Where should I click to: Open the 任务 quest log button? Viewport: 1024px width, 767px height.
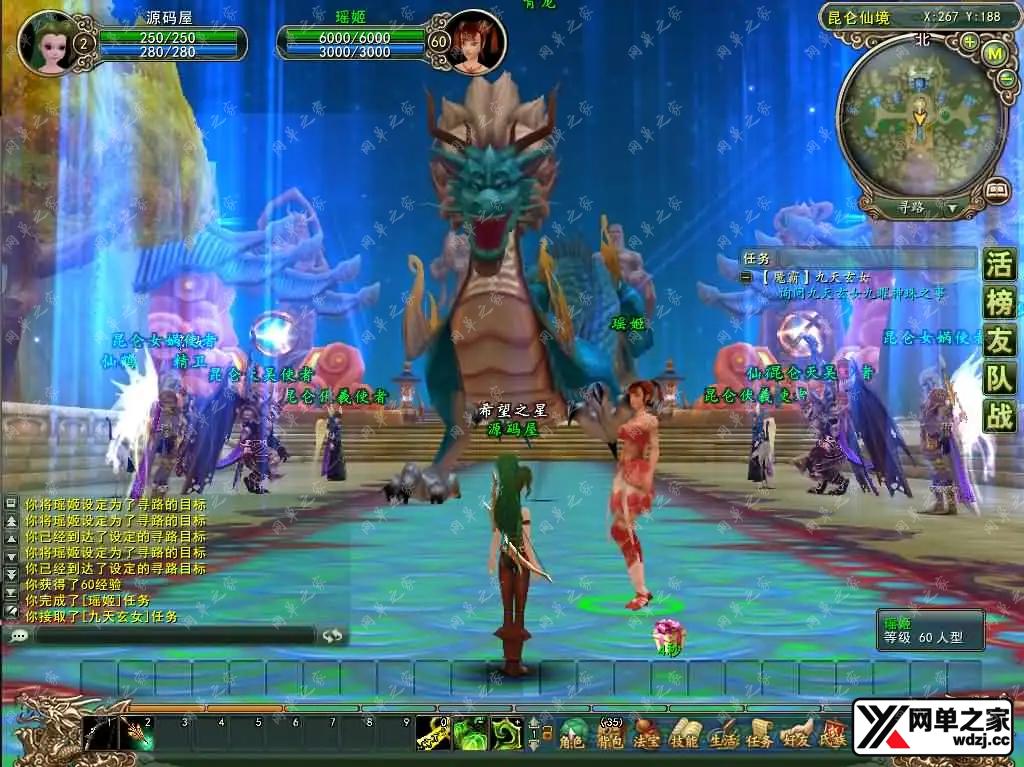tap(759, 734)
